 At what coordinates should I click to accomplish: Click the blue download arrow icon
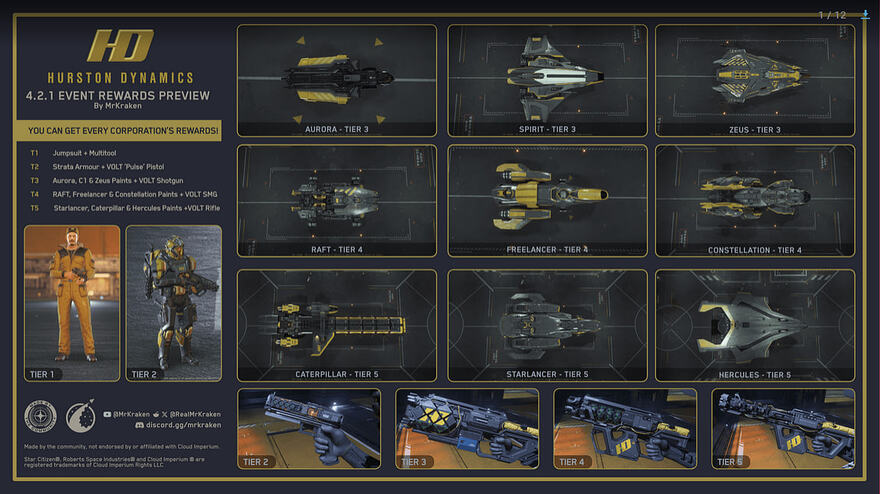pyautogui.click(x=865, y=14)
